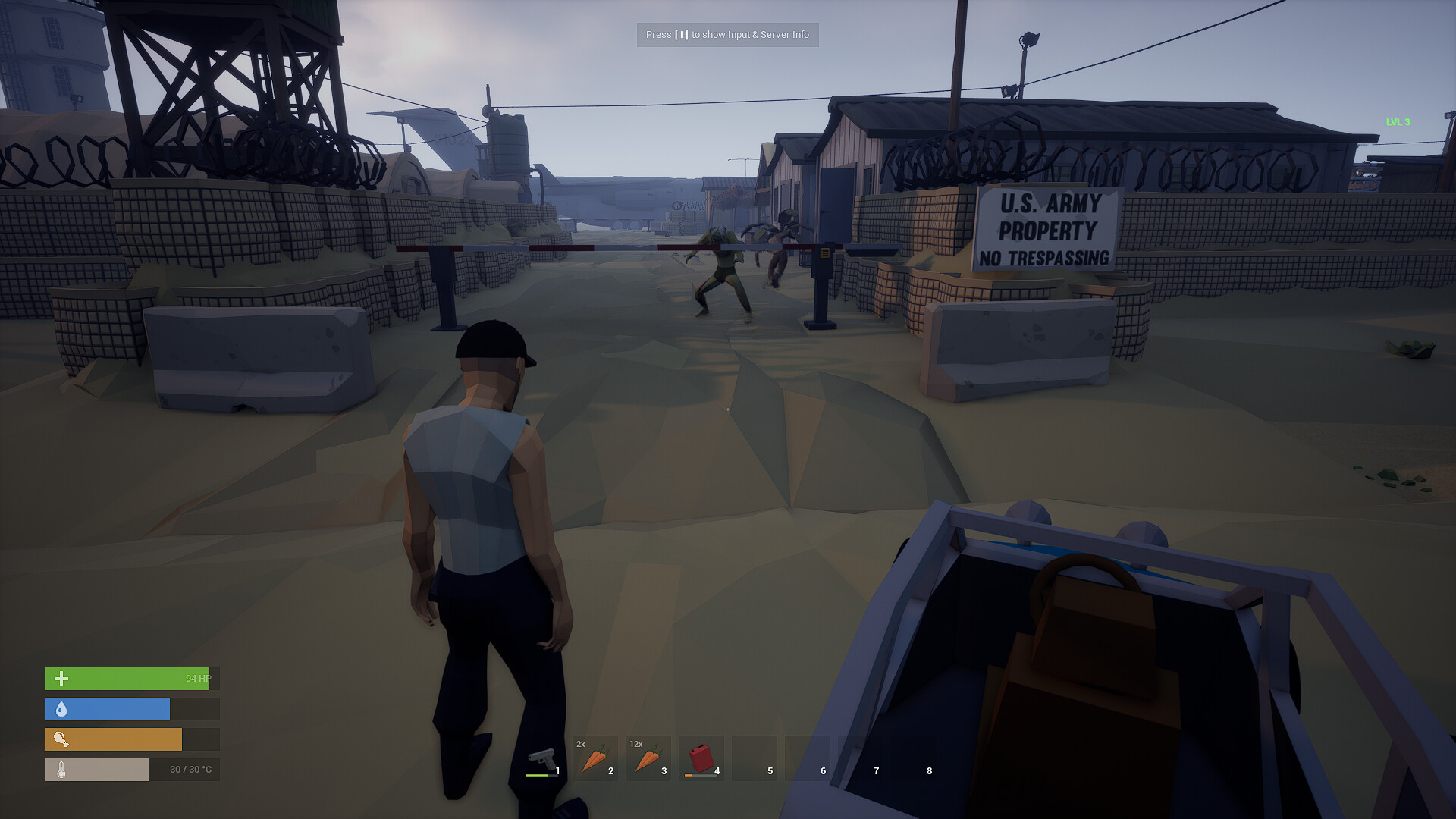The image size is (1456, 819).
Task: Select the 12x carrot stack in slot 3
Action: click(649, 758)
